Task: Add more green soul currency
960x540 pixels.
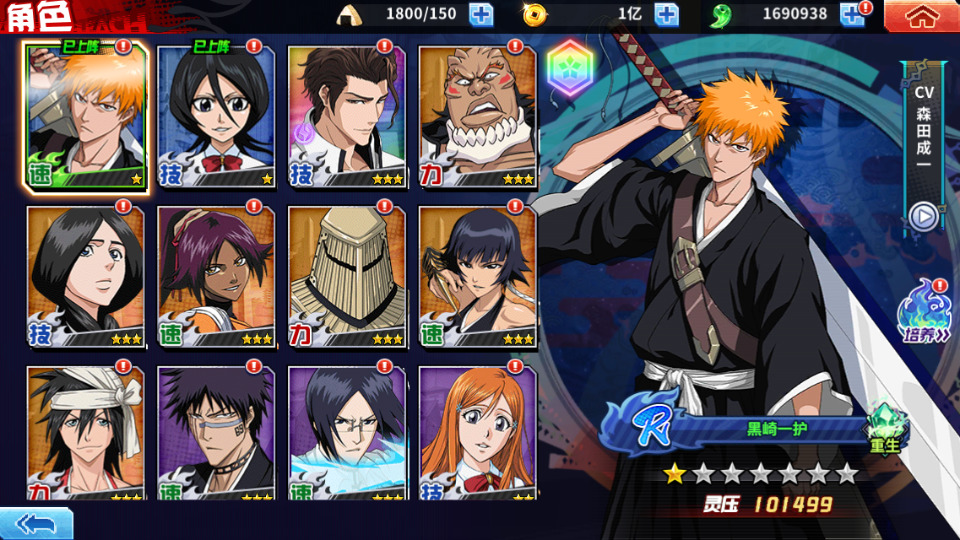Action: [851, 14]
